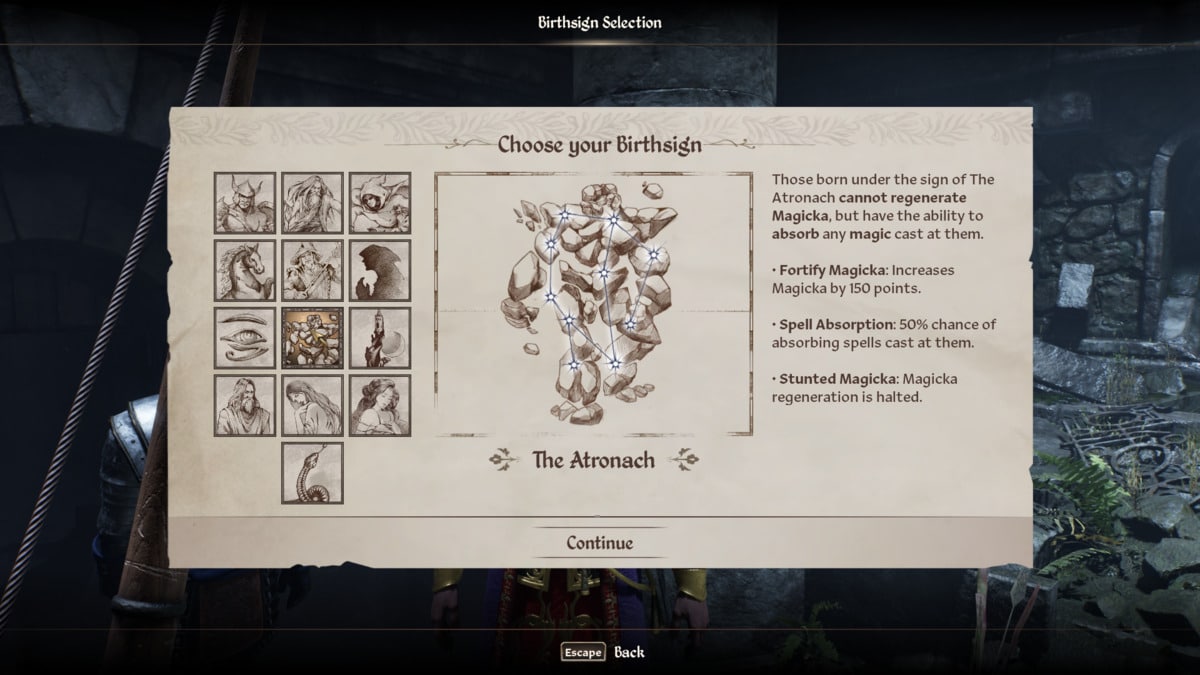The width and height of the screenshot is (1200, 675).
Task: Pick the Thief birthsign with hooded figure
Action: [380, 203]
